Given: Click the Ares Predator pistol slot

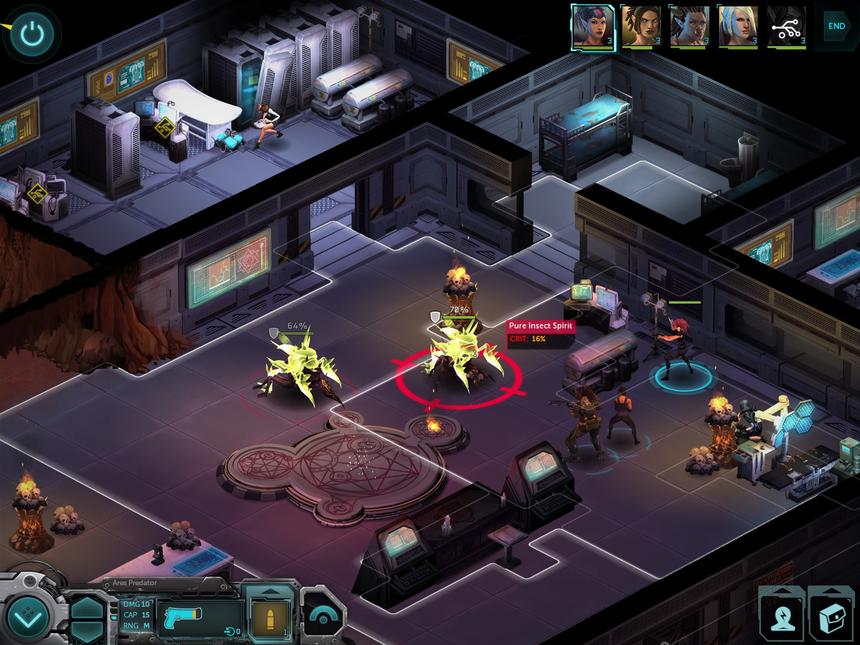Looking at the screenshot, I should pos(196,614).
